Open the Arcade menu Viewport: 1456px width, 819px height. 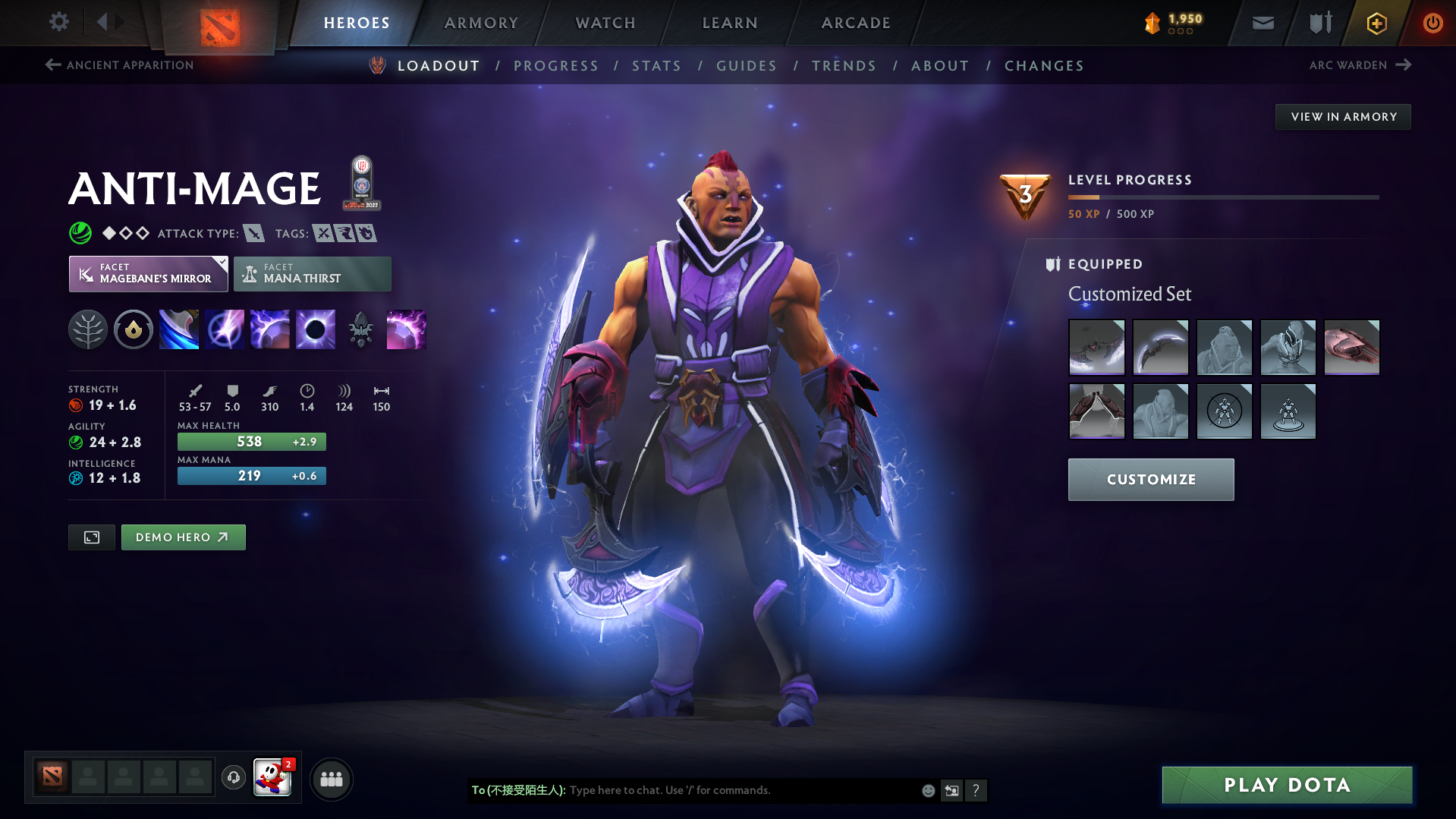click(x=856, y=23)
